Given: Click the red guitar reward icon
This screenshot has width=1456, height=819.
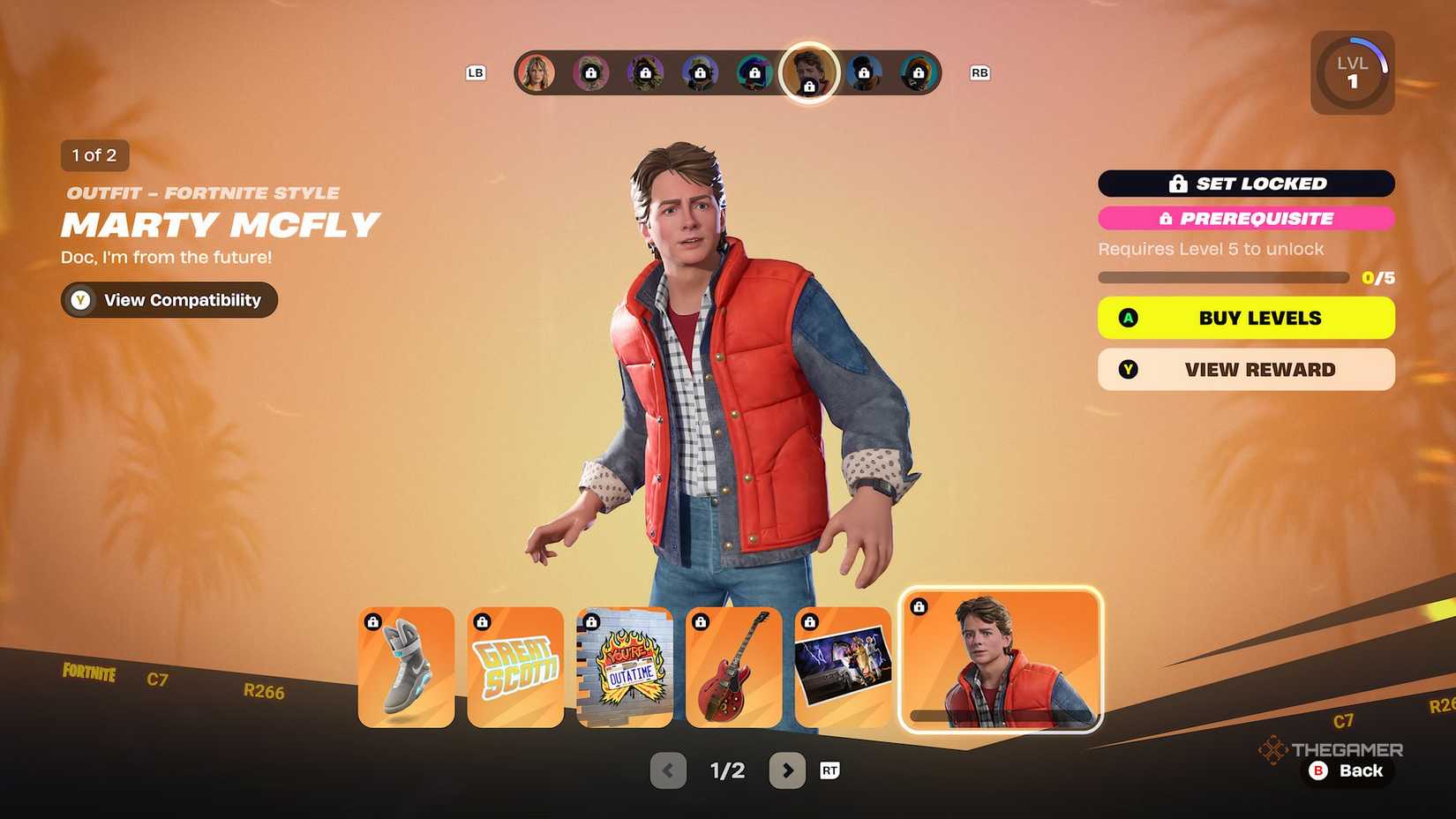Looking at the screenshot, I should point(734,666).
